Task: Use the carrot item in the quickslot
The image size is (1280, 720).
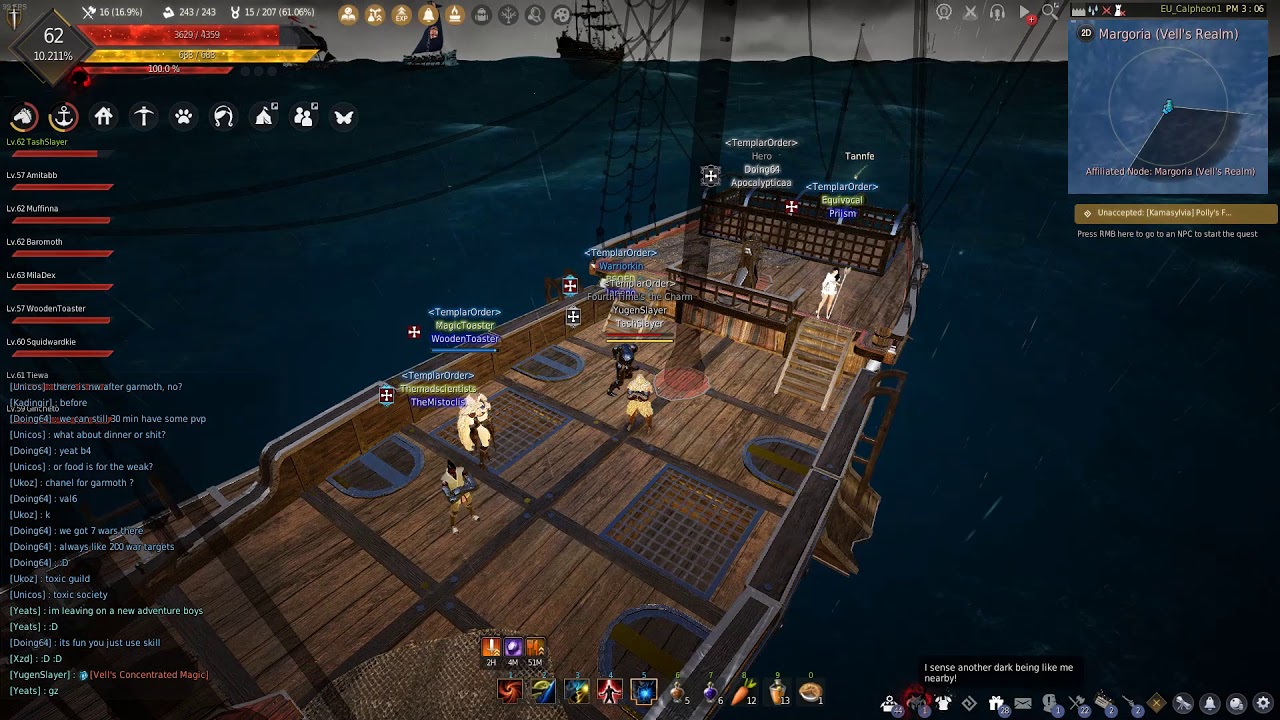Action: click(x=744, y=691)
